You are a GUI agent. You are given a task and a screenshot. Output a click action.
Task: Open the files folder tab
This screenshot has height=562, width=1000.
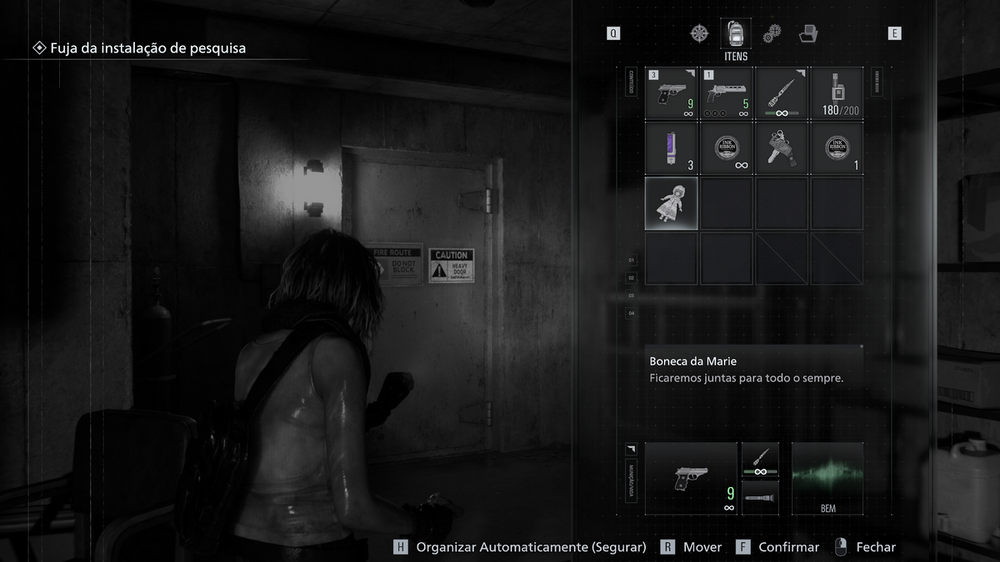coord(808,34)
